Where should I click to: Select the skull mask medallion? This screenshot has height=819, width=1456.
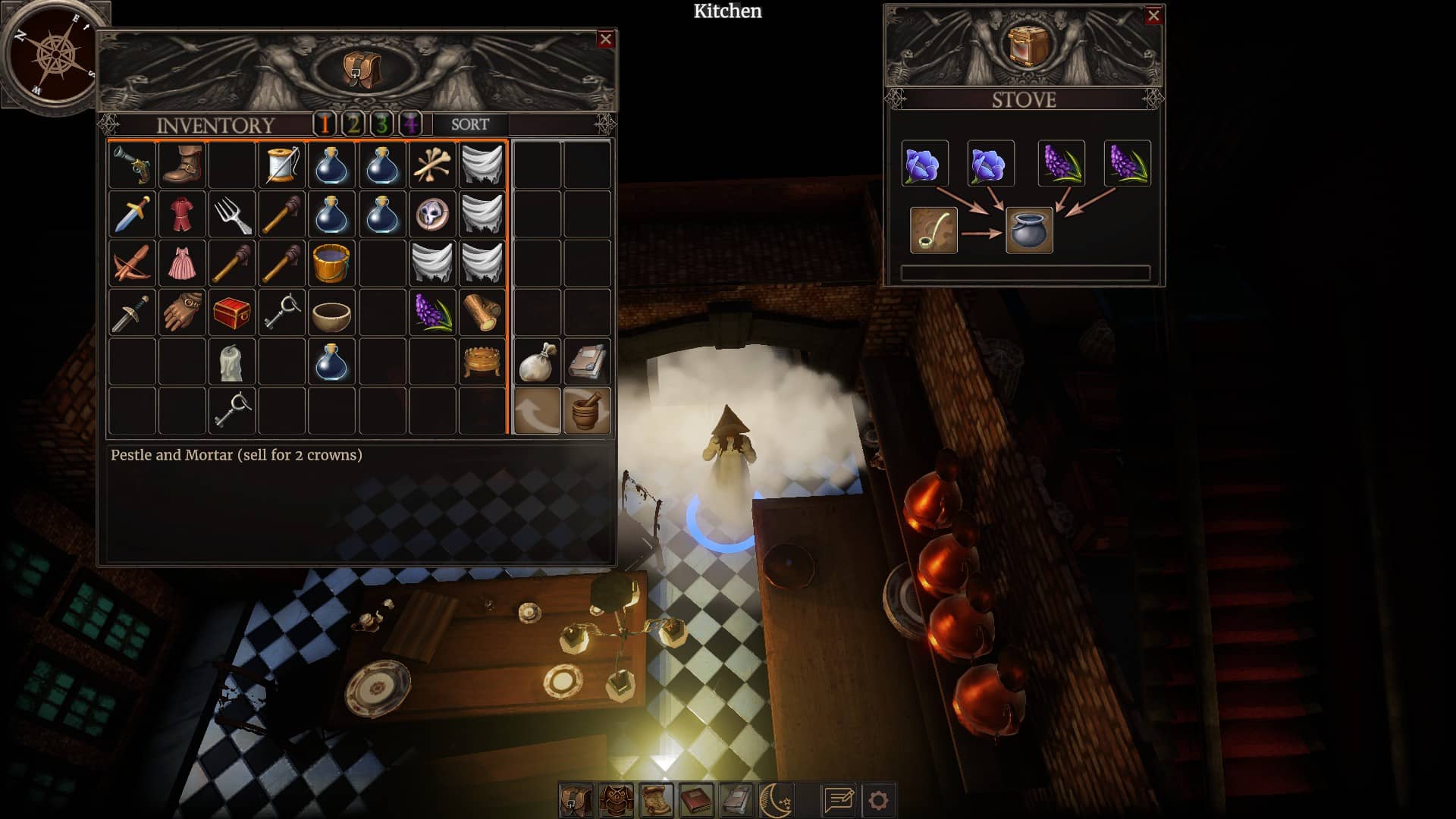(x=432, y=215)
